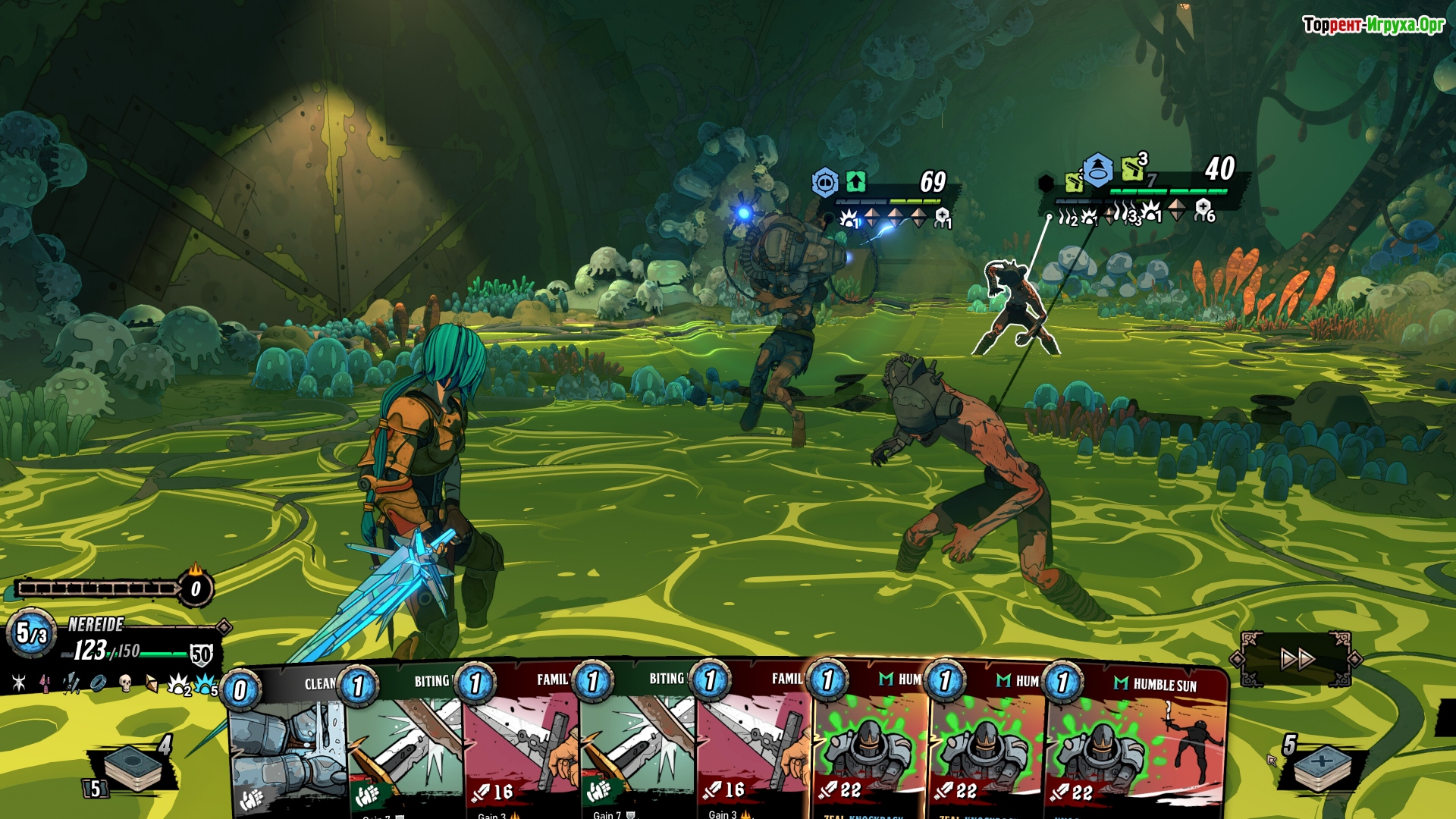Play the zero-cost Clean card

[288, 743]
